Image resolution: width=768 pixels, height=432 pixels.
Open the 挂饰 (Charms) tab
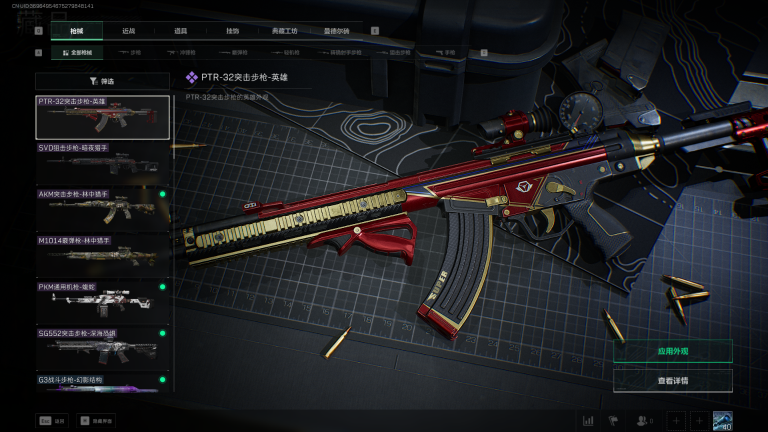[232, 31]
